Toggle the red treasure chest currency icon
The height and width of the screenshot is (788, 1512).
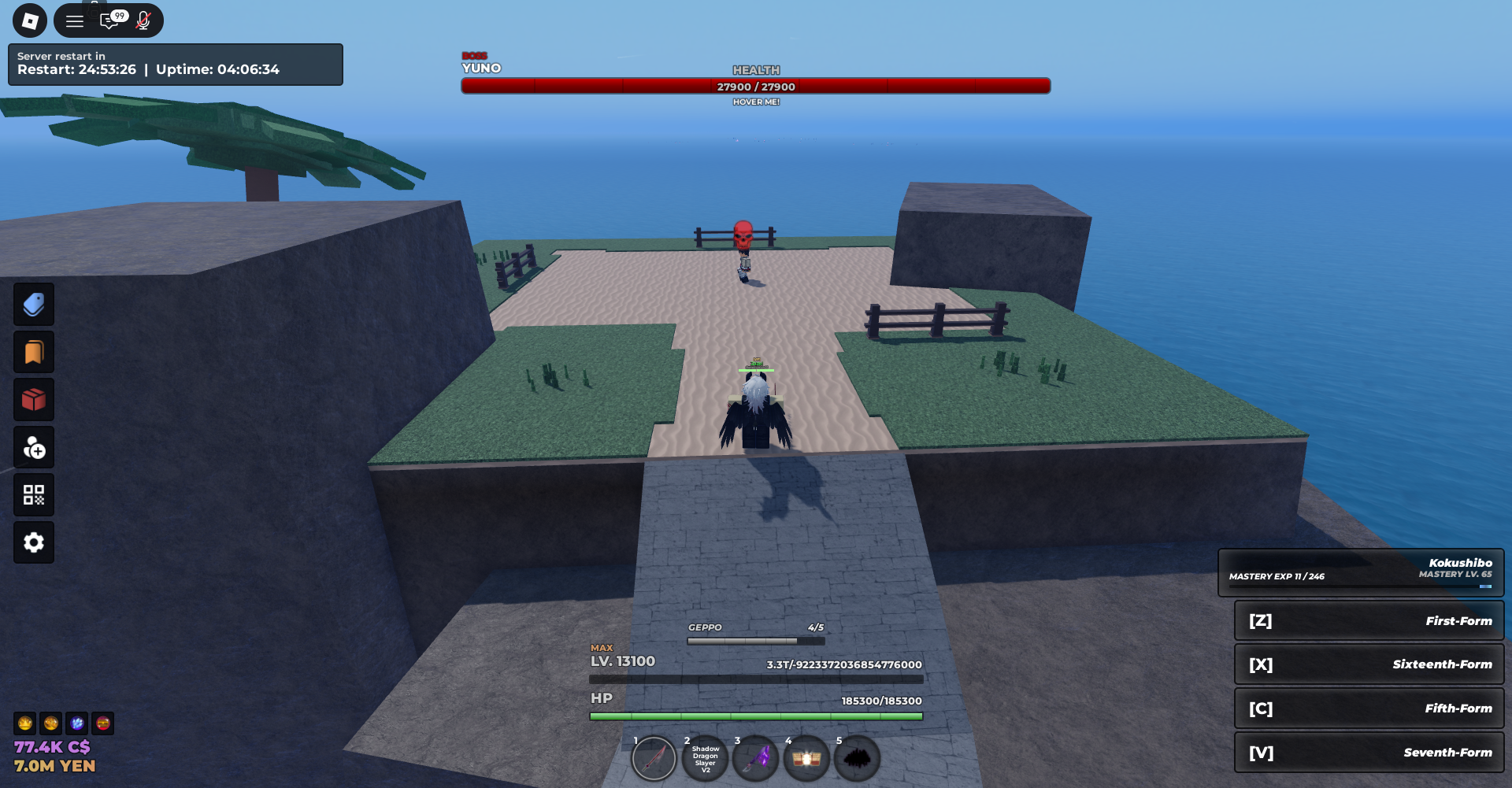(101, 723)
